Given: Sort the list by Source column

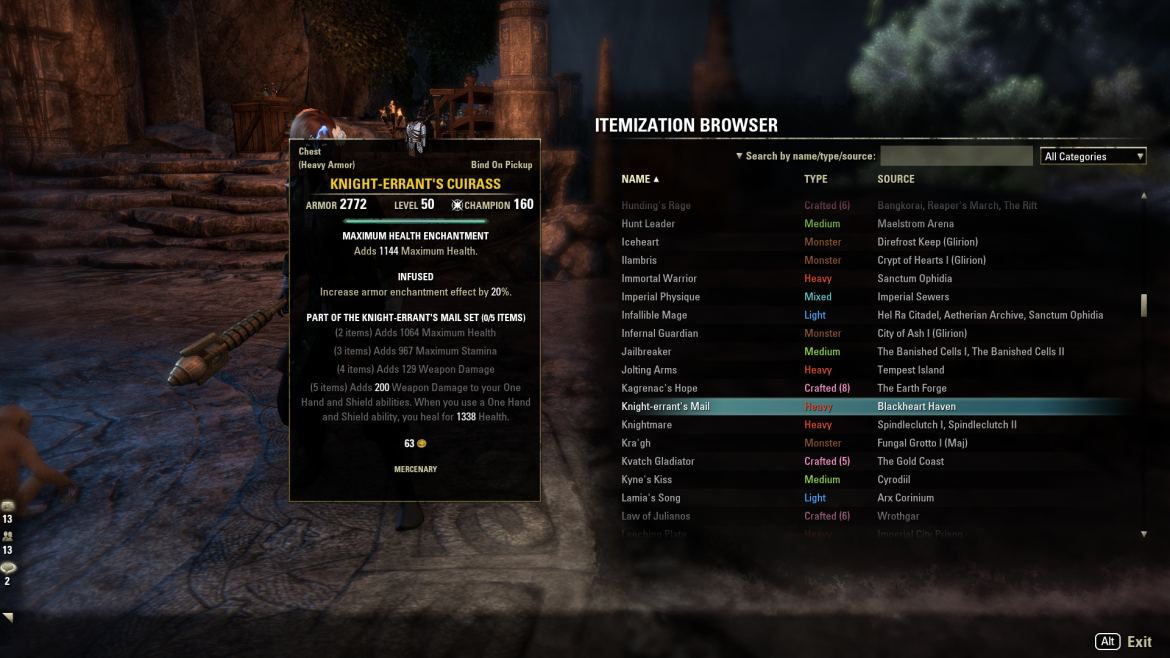Looking at the screenshot, I should click(896, 179).
